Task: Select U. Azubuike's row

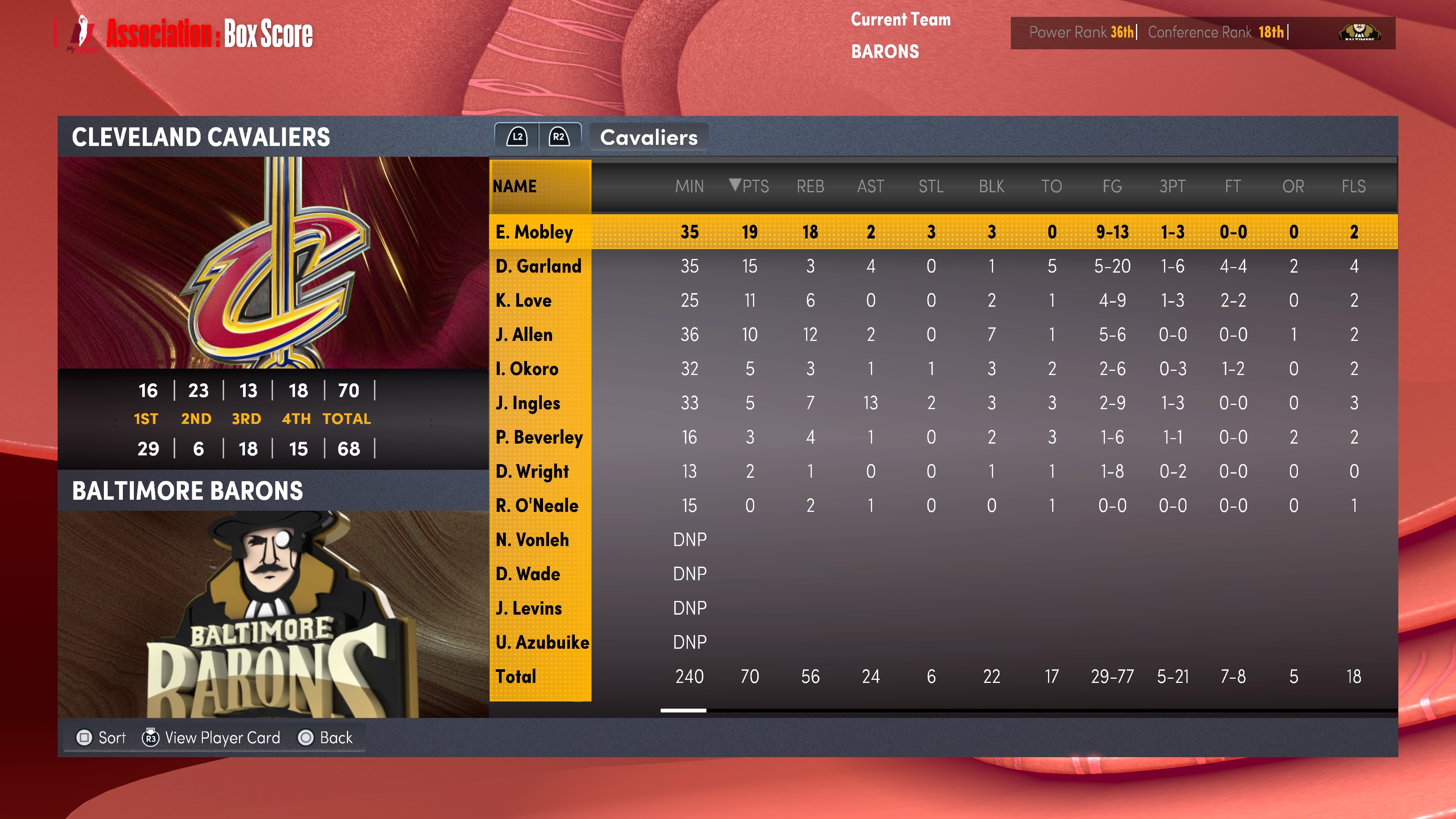Action: tap(542, 642)
